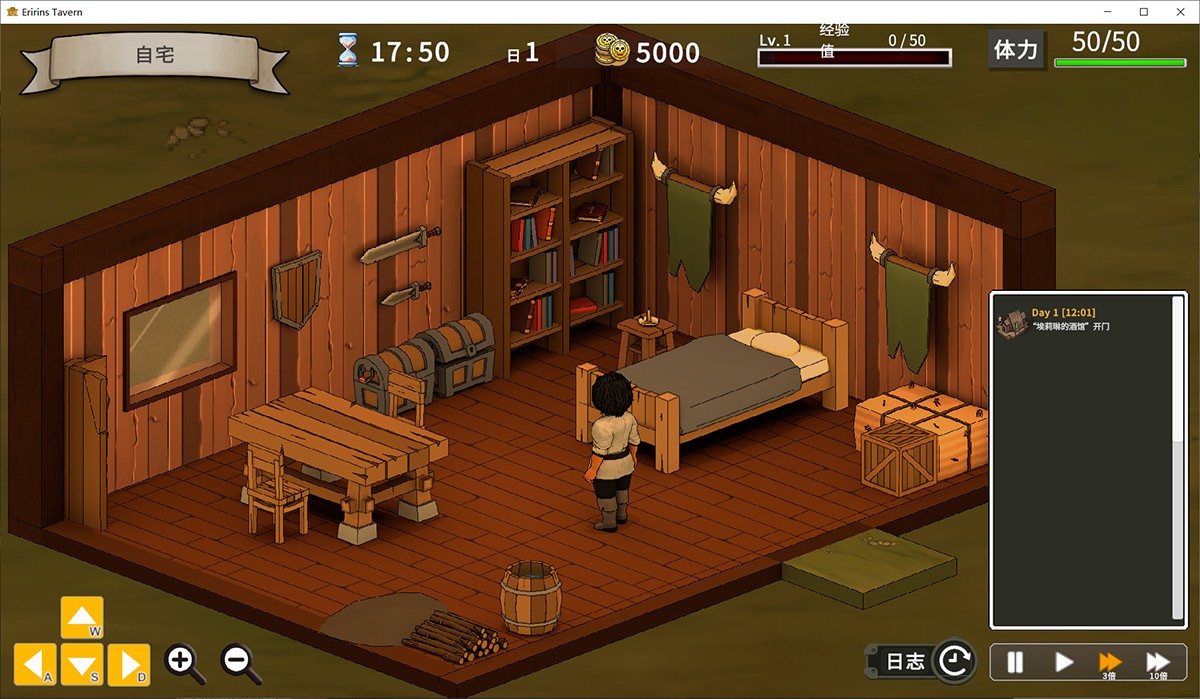Set game speed to 3倍
This screenshot has height=699, width=1200.
[x=1110, y=661]
